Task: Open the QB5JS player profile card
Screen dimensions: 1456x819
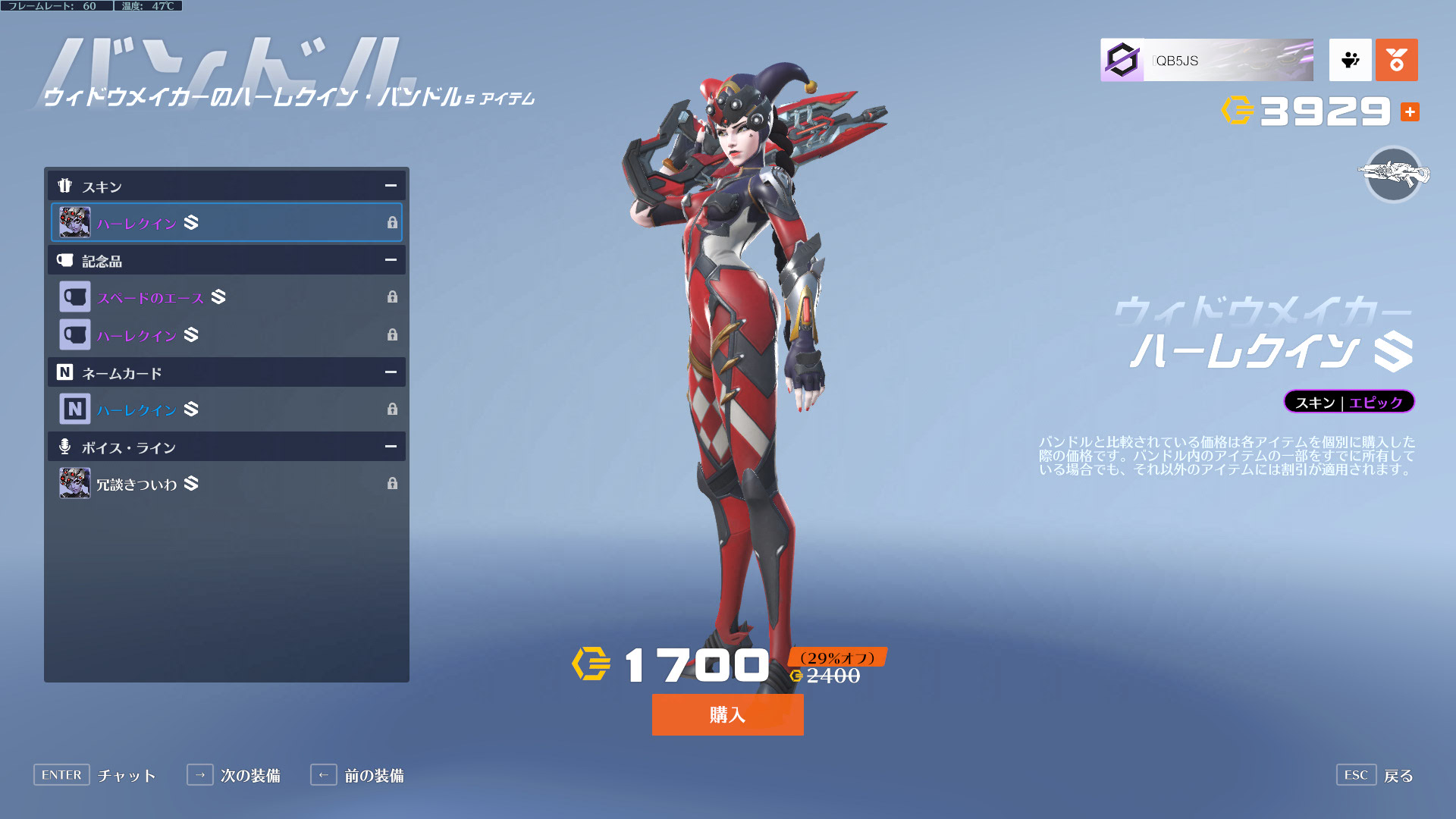Action: (1207, 61)
